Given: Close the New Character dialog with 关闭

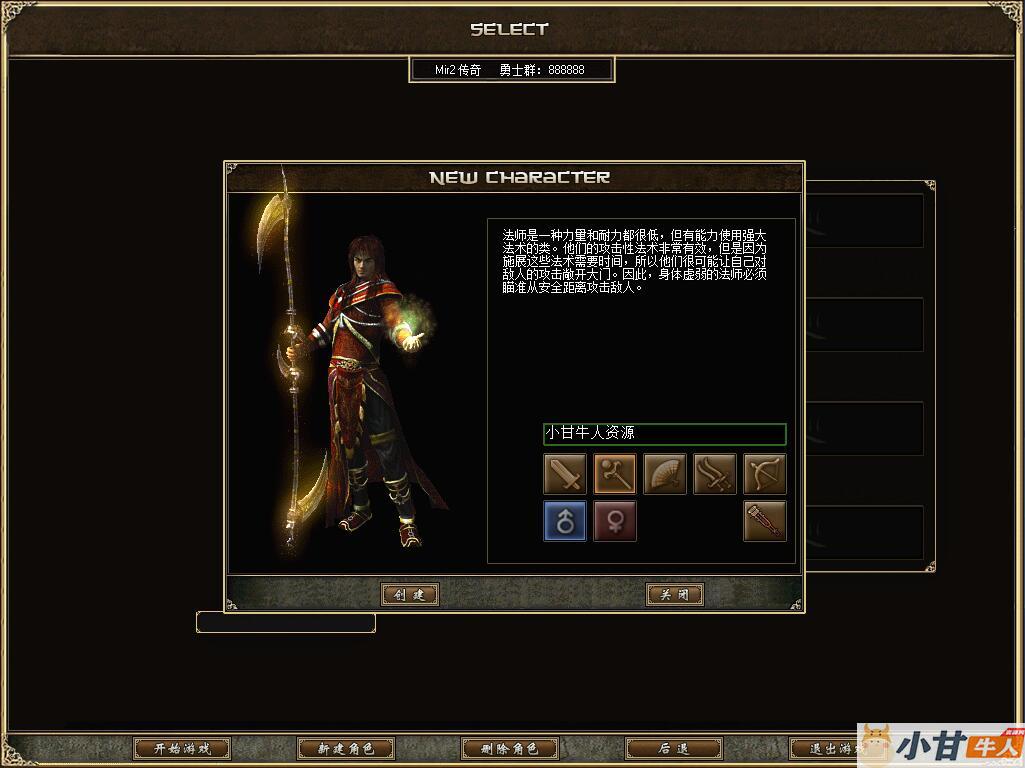Looking at the screenshot, I should [675, 595].
